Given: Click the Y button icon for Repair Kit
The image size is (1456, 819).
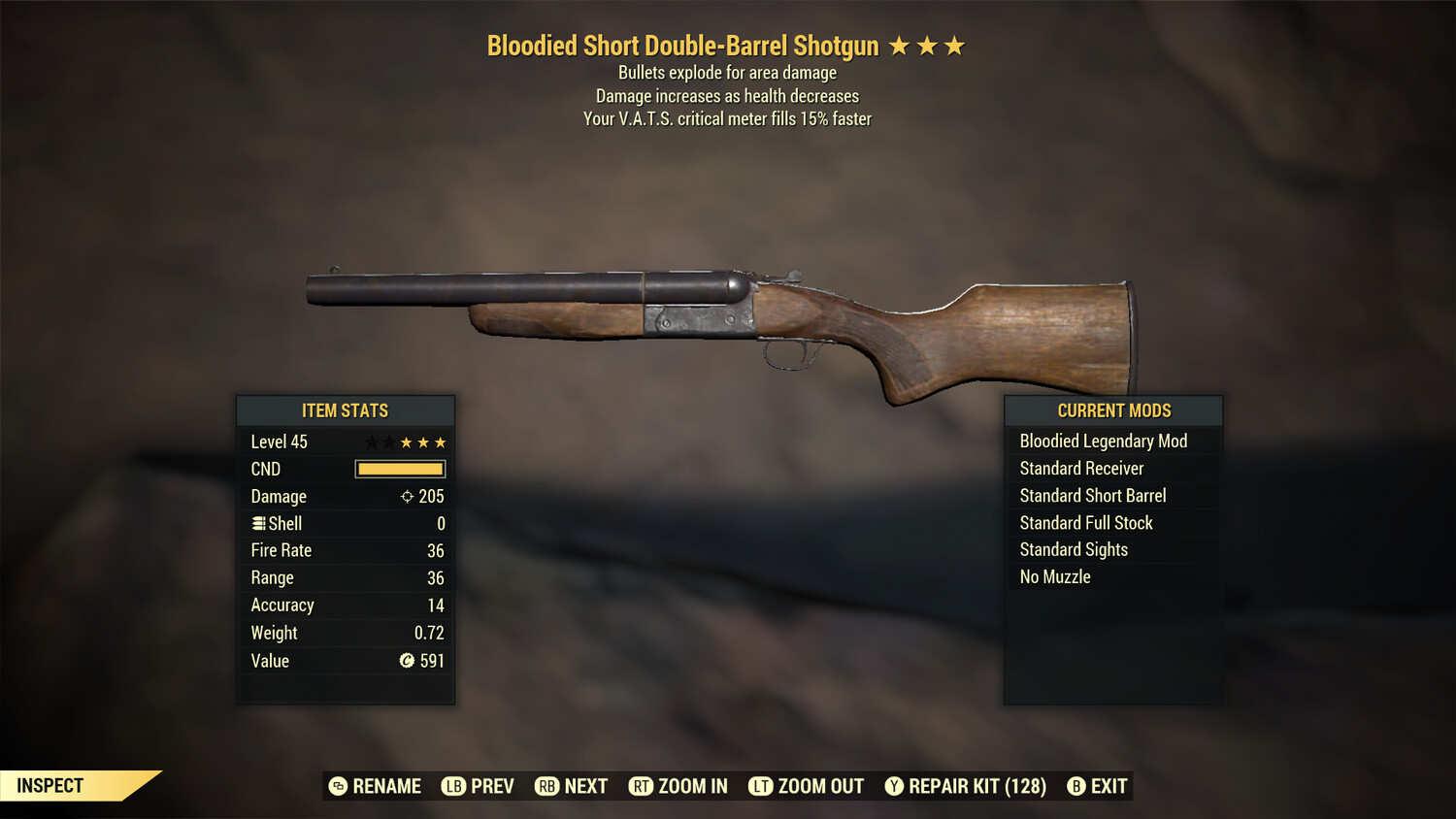Looking at the screenshot, I should tap(895, 786).
